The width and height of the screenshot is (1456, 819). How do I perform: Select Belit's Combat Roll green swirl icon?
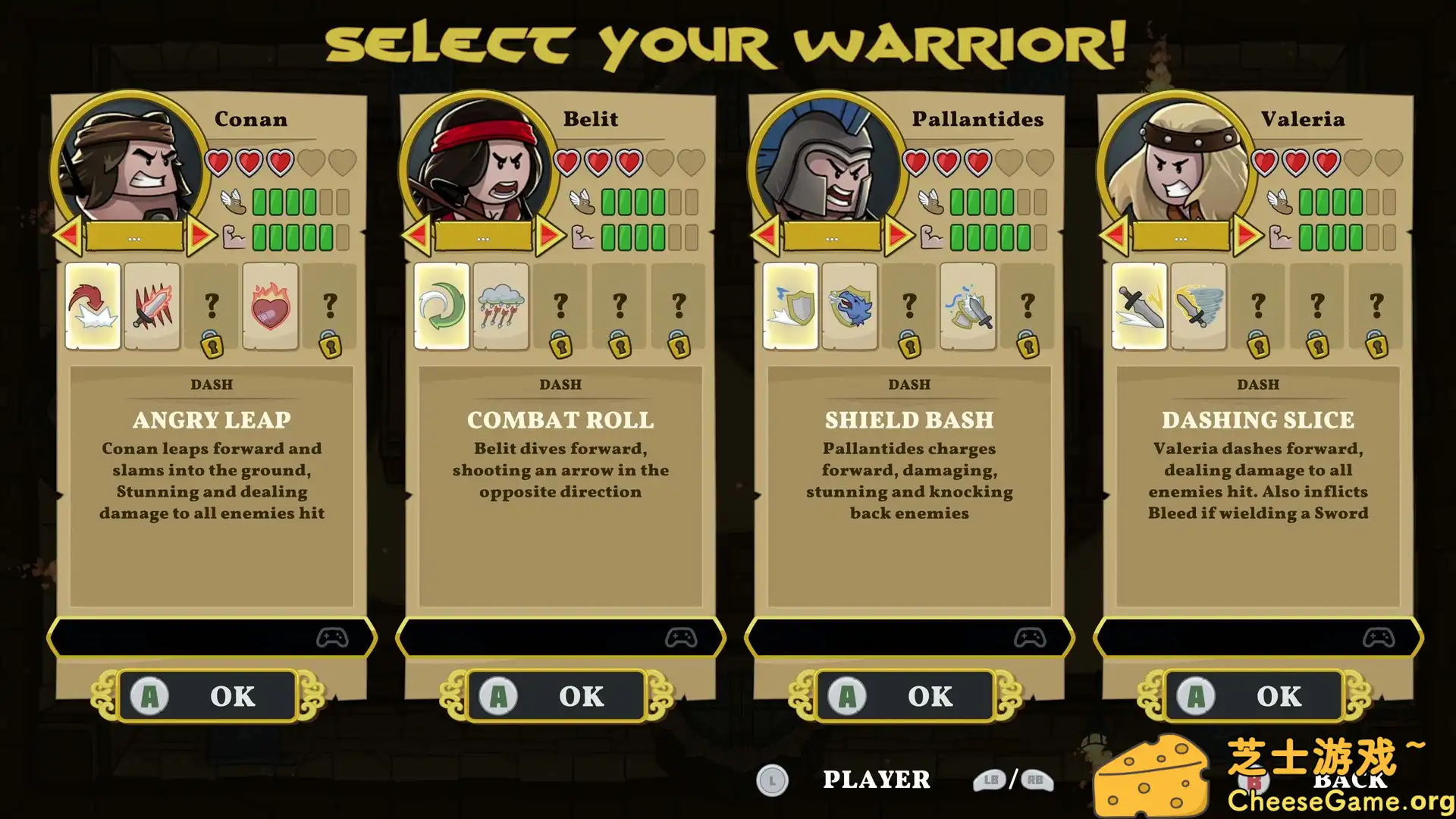(441, 306)
